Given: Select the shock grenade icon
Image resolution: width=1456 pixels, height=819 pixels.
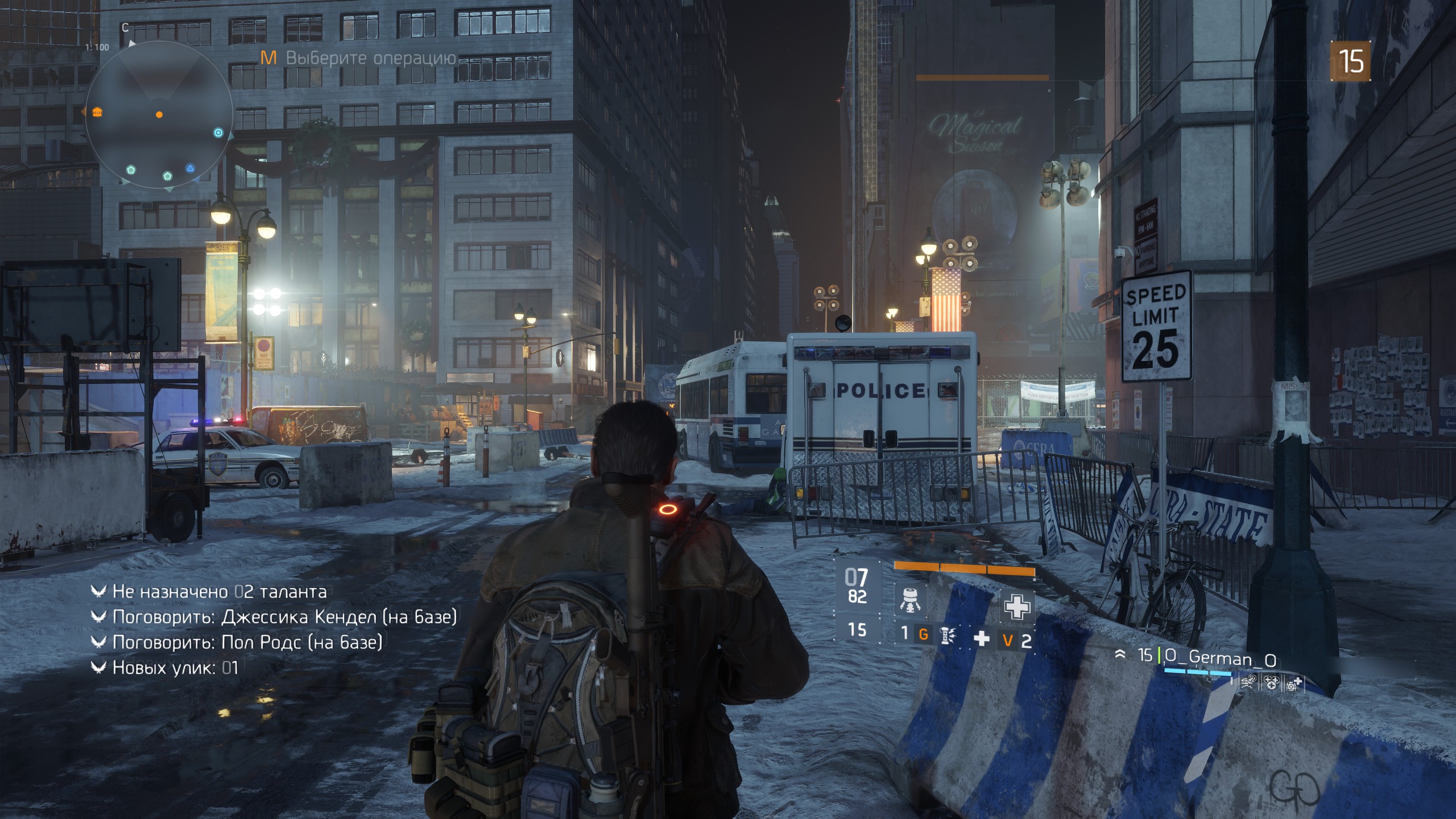Looking at the screenshot, I should click(947, 636).
